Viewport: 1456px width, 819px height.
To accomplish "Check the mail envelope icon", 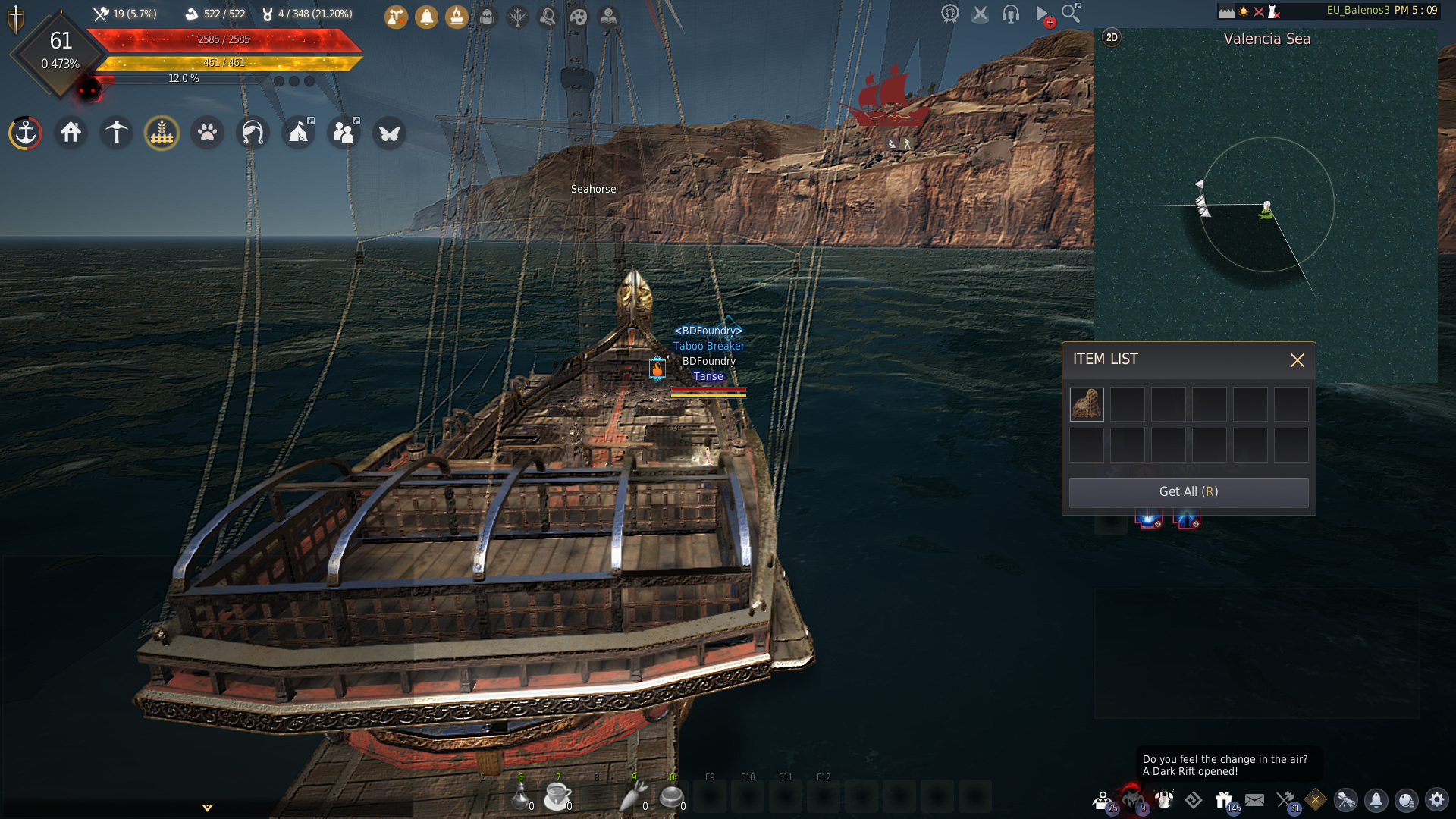I will coord(1255,800).
